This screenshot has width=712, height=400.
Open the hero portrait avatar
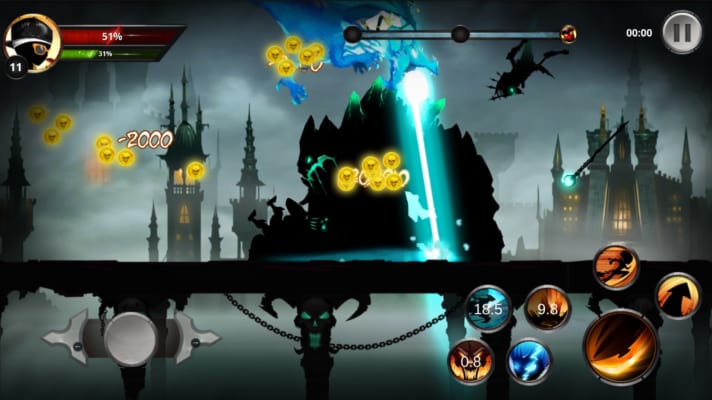point(31,42)
